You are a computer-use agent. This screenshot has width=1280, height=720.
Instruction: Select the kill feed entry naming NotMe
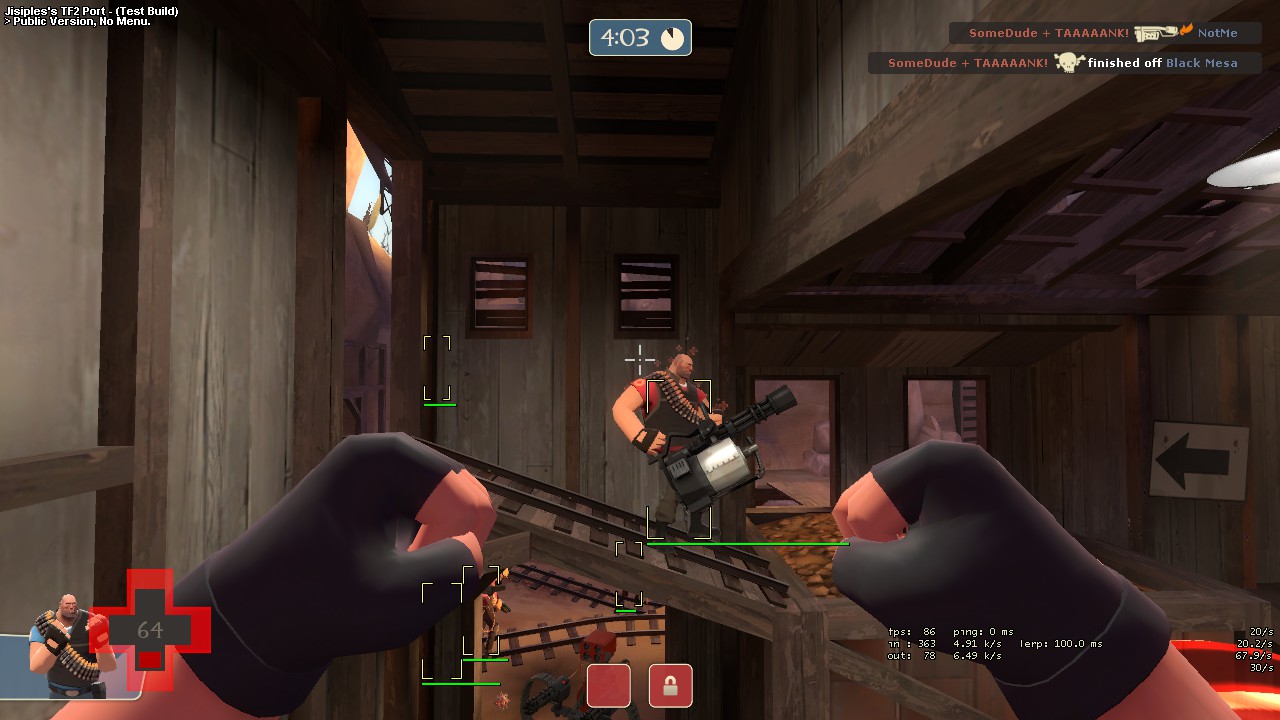pyautogui.click(x=1104, y=33)
